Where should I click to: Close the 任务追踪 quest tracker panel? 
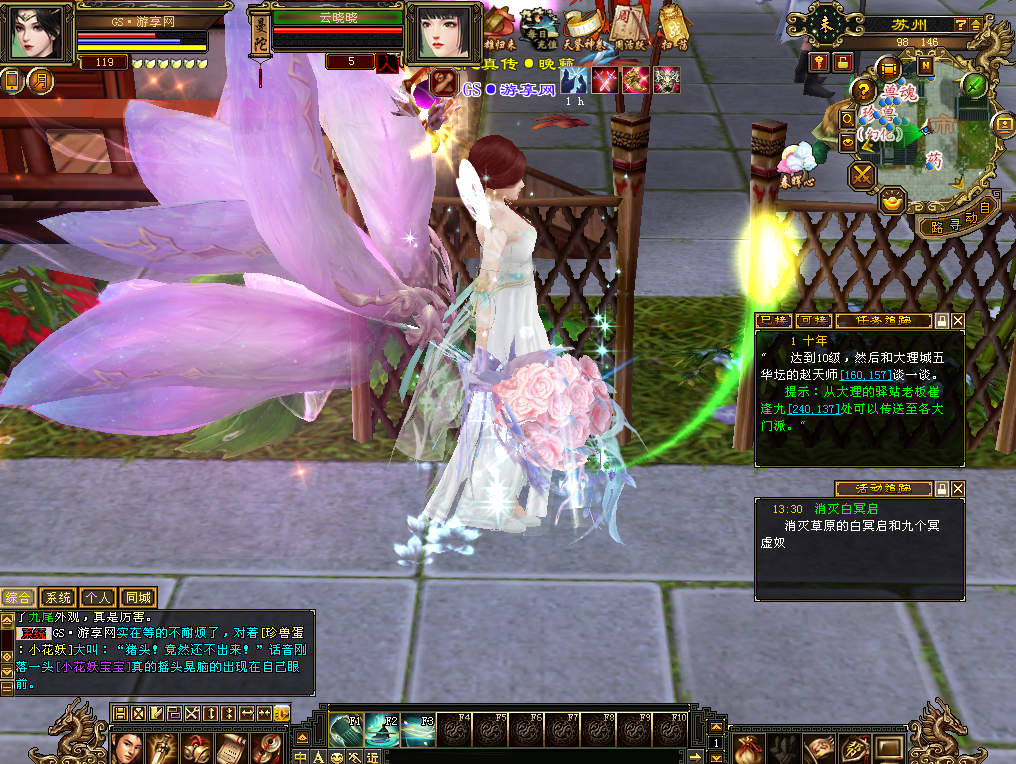(x=958, y=321)
